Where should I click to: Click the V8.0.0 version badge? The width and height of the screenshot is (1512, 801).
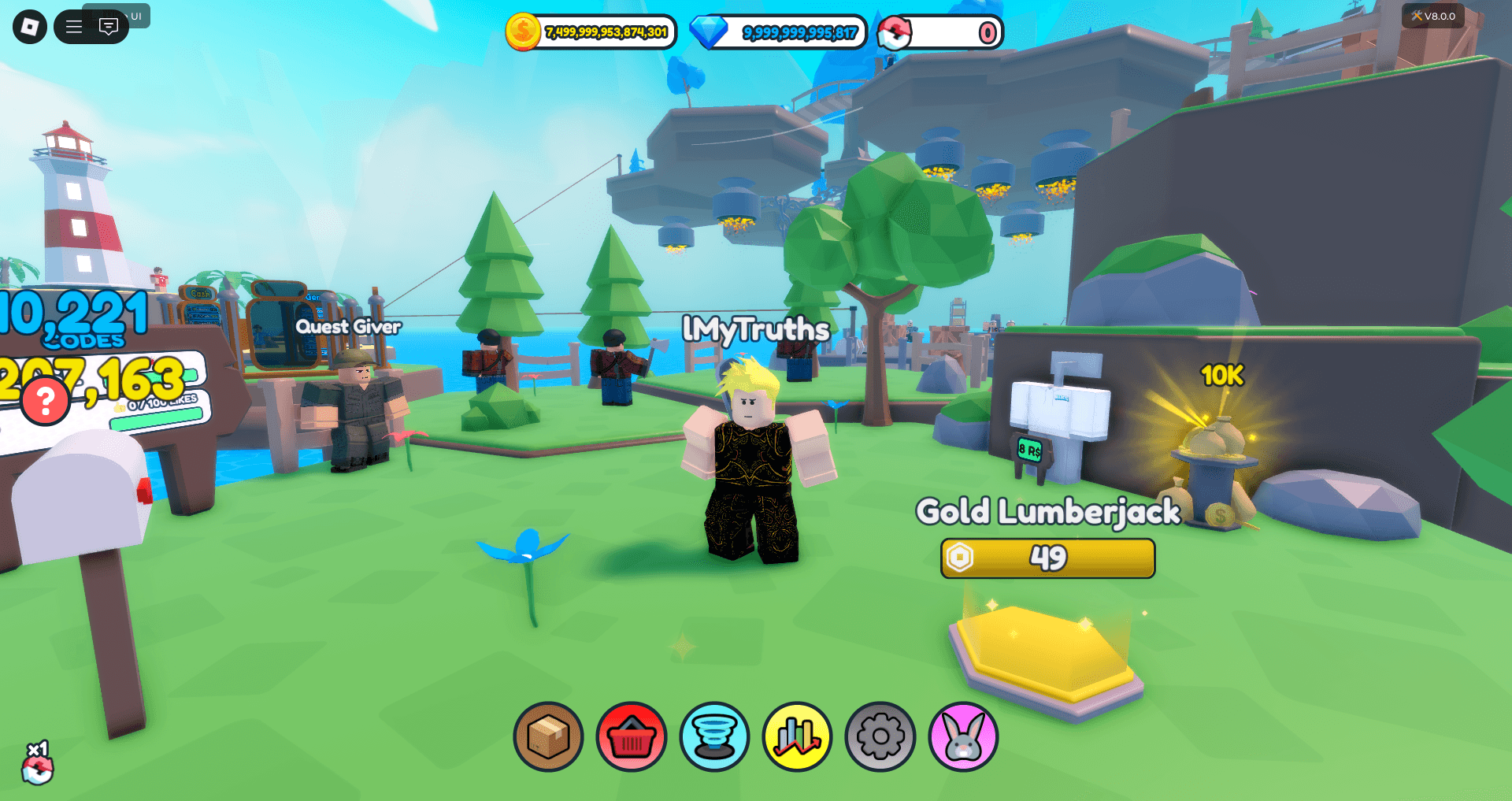click(x=1435, y=16)
